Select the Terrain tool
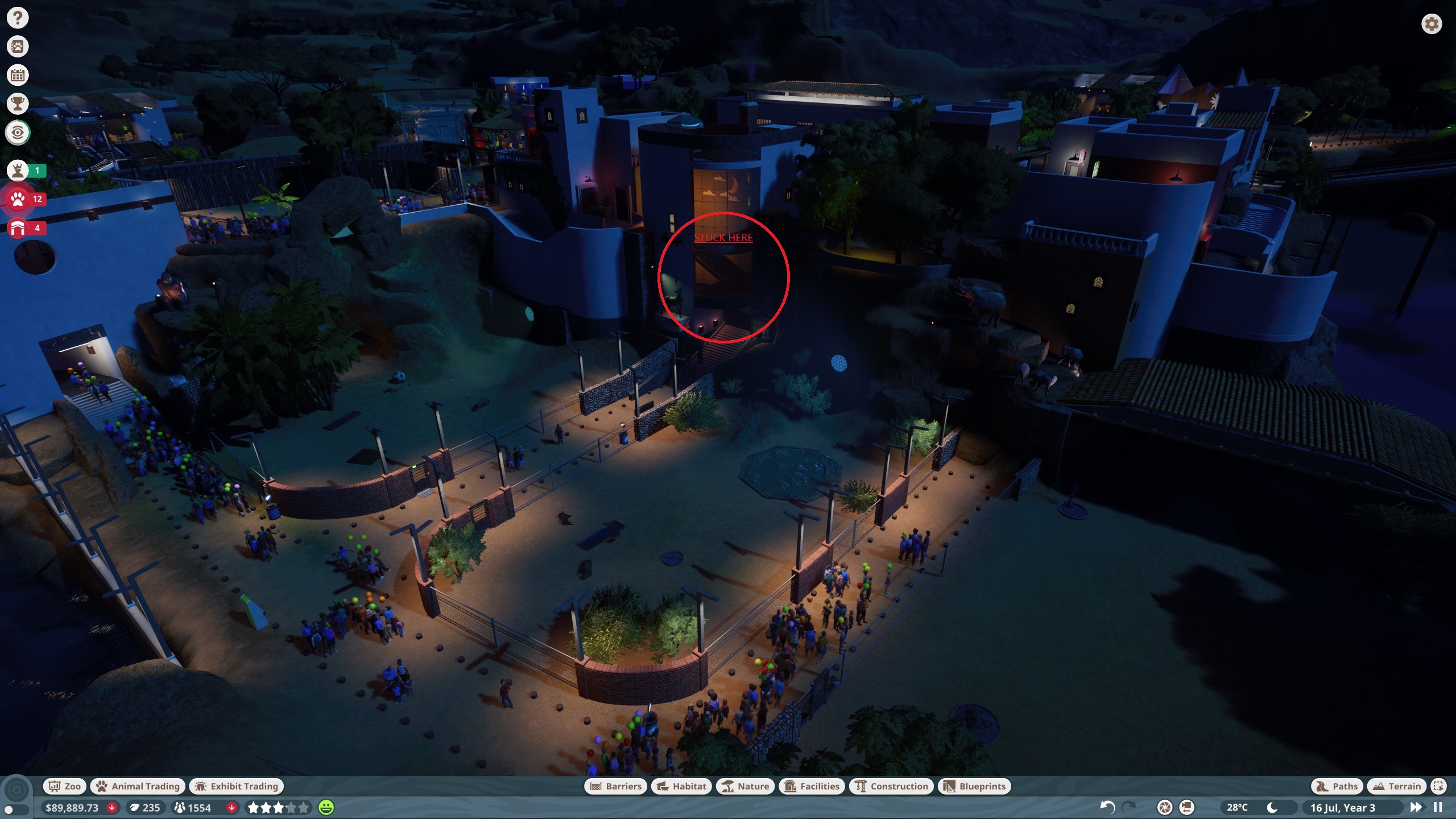 coord(1397,786)
